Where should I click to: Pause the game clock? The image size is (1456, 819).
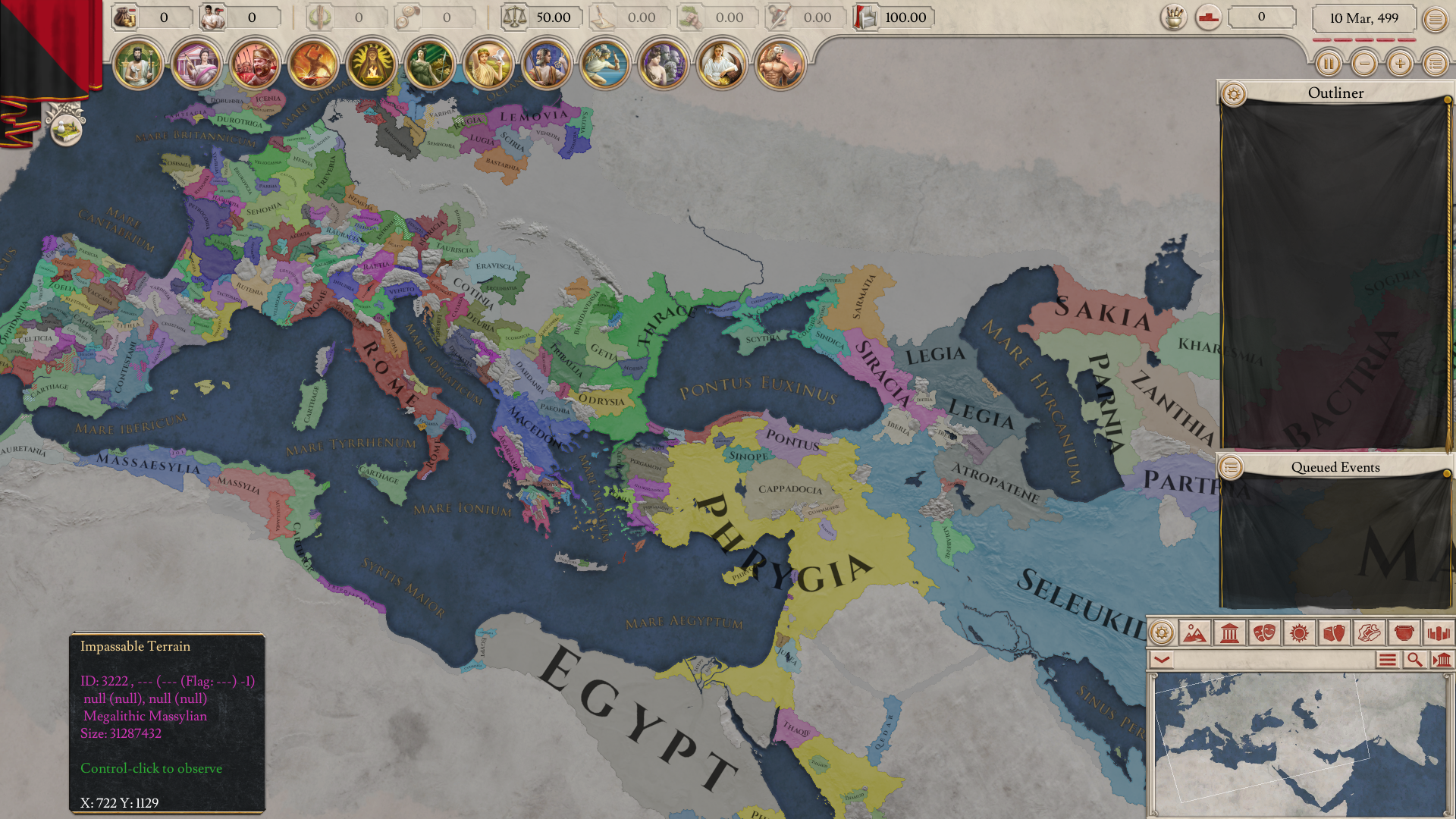[1329, 64]
